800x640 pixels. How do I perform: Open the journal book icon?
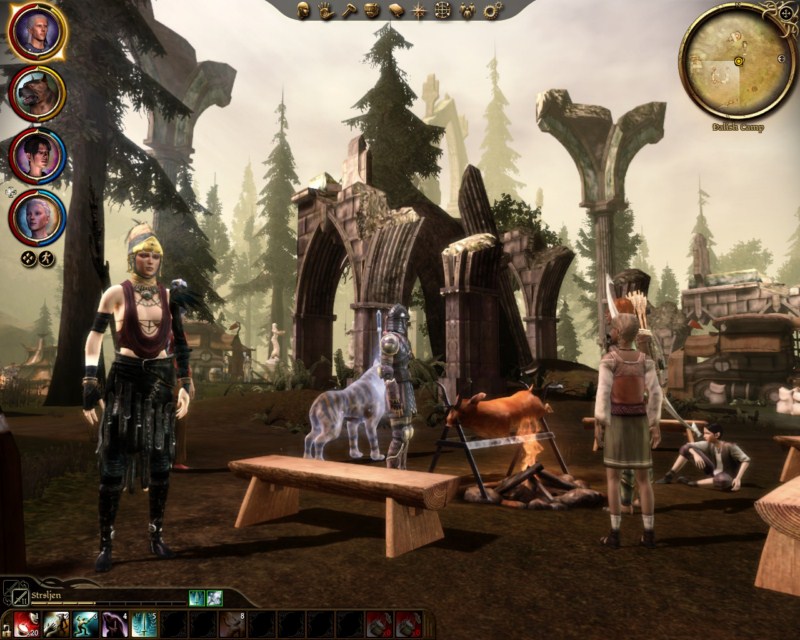tap(395, 11)
